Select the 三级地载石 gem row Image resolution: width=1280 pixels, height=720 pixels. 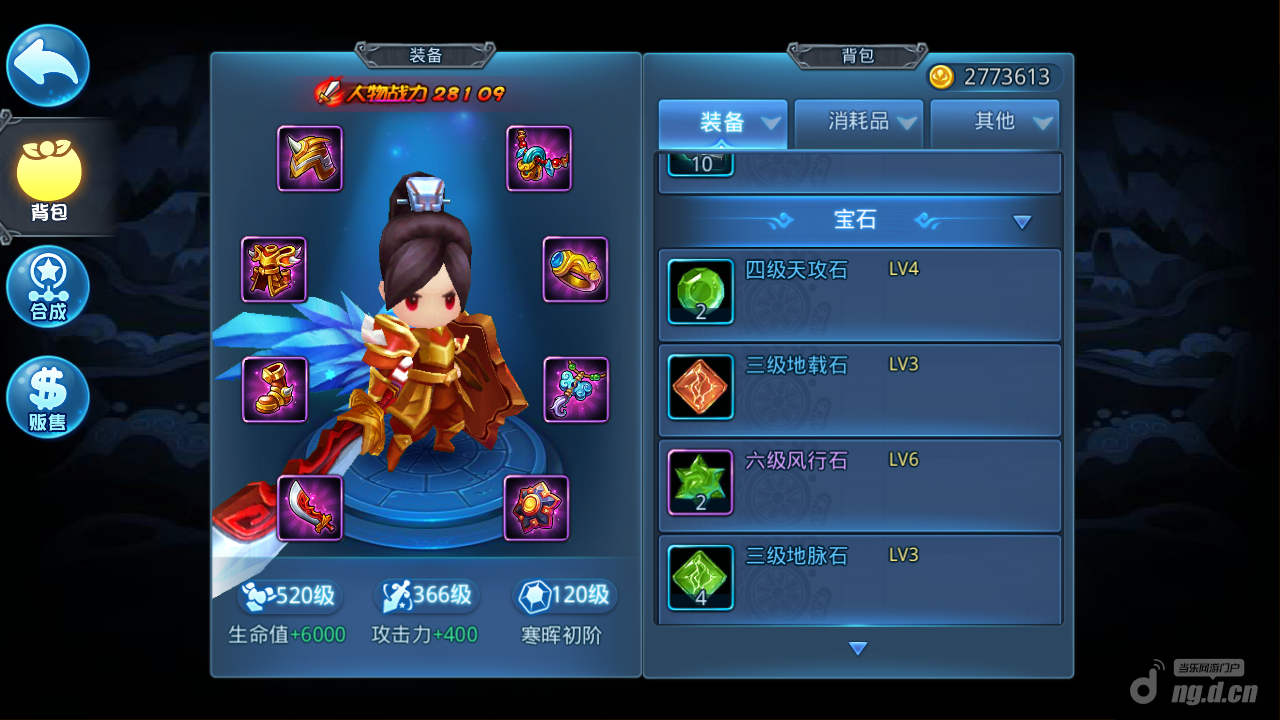pos(860,389)
